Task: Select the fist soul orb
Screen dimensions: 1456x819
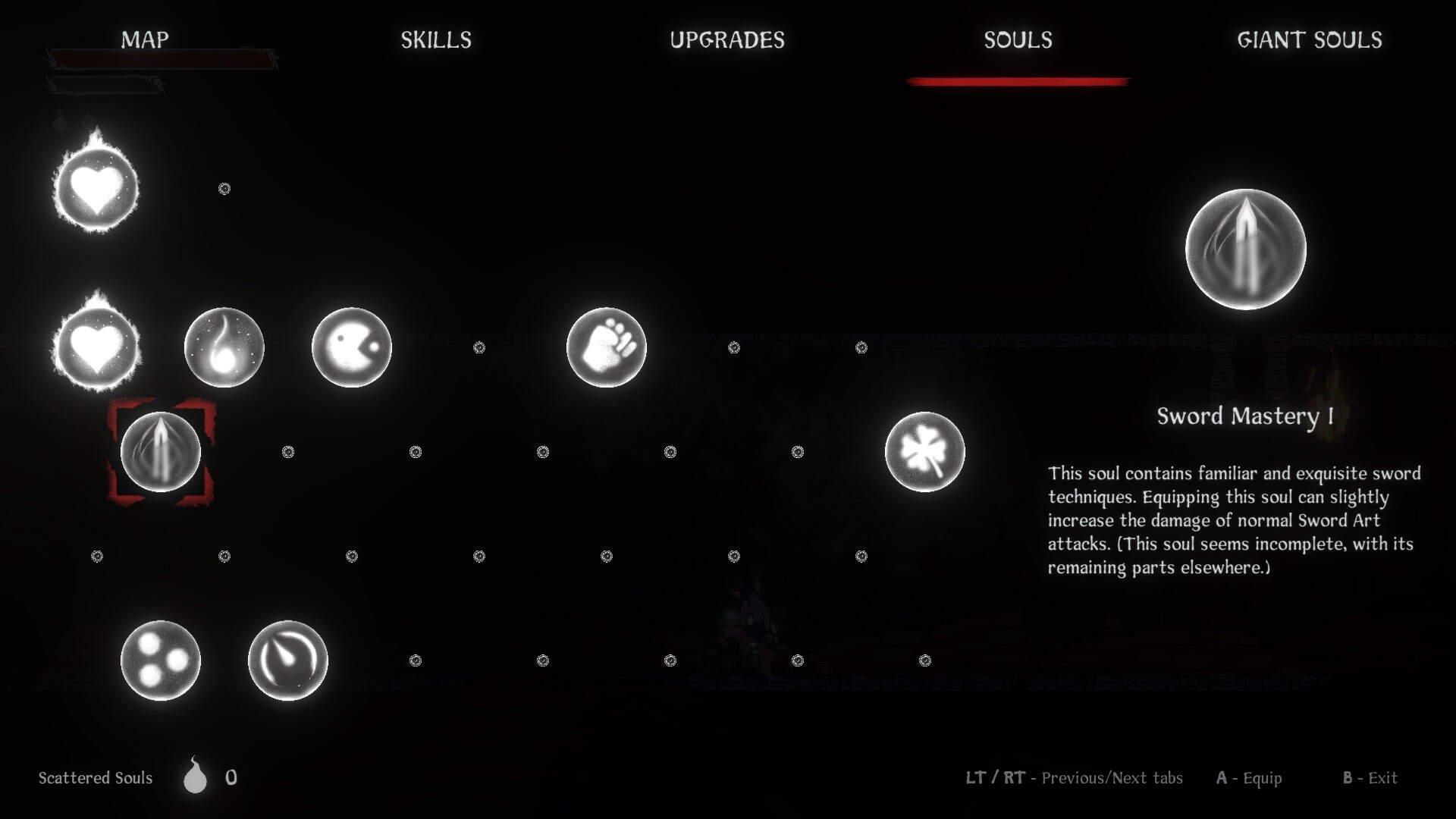Action: [606, 347]
